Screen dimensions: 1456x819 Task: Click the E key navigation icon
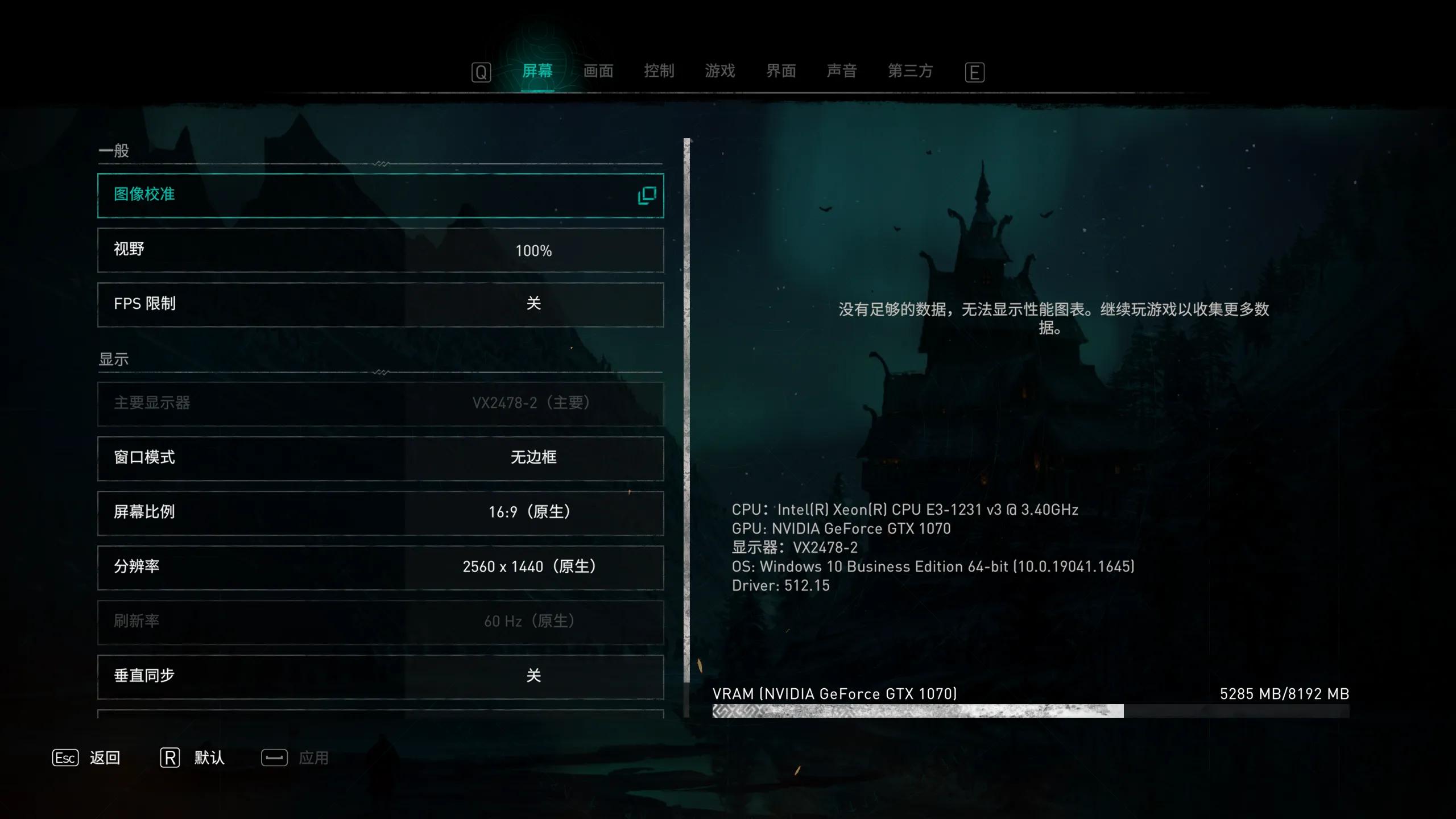(x=975, y=71)
